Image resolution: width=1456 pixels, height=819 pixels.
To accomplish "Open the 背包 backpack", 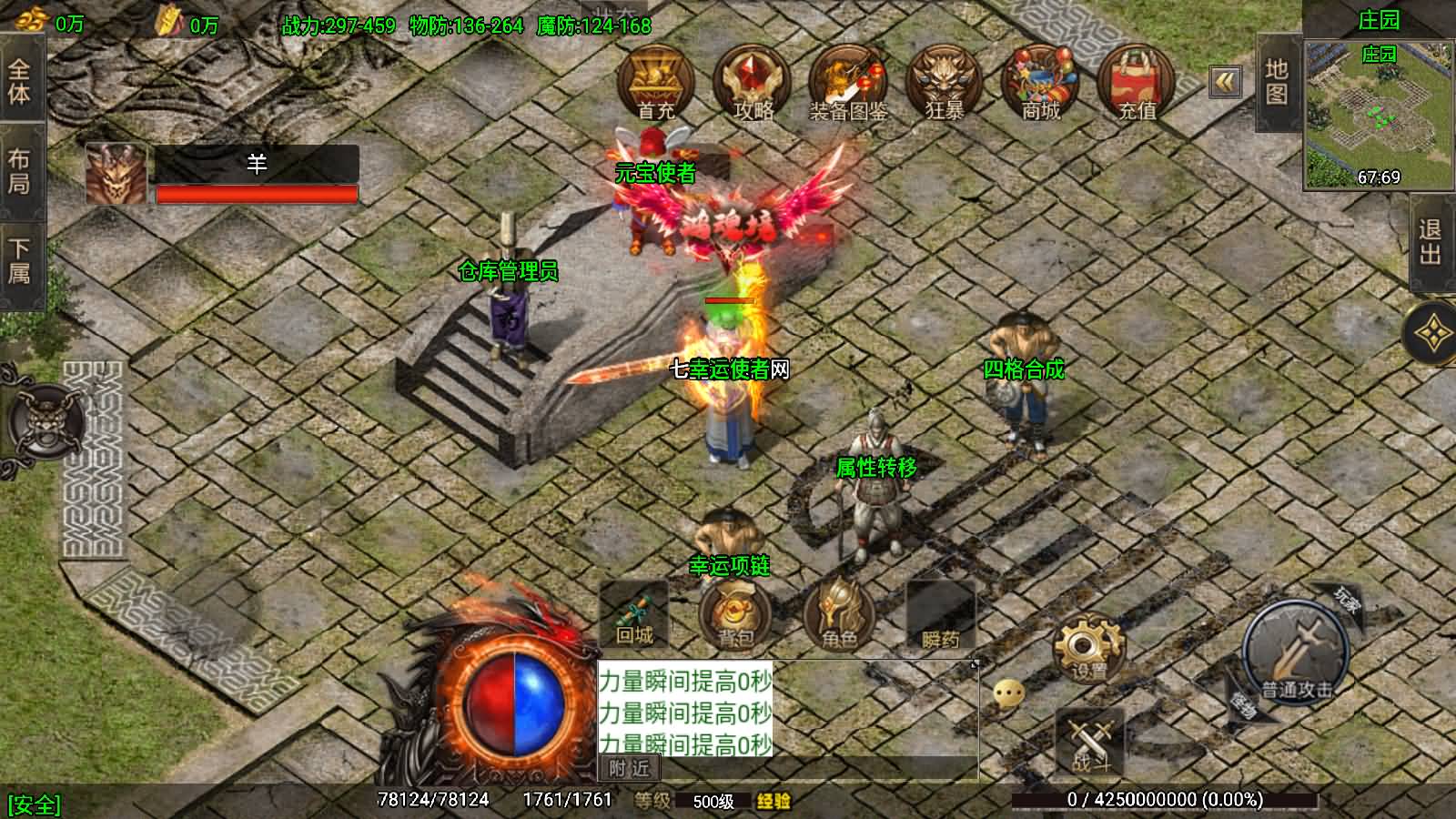I will 735,615.
